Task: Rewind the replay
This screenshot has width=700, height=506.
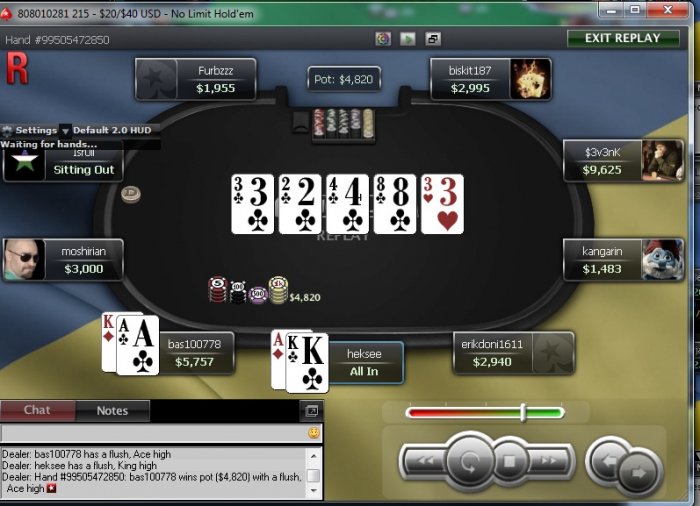Action: pyautogui.click(x=422, y=462)
